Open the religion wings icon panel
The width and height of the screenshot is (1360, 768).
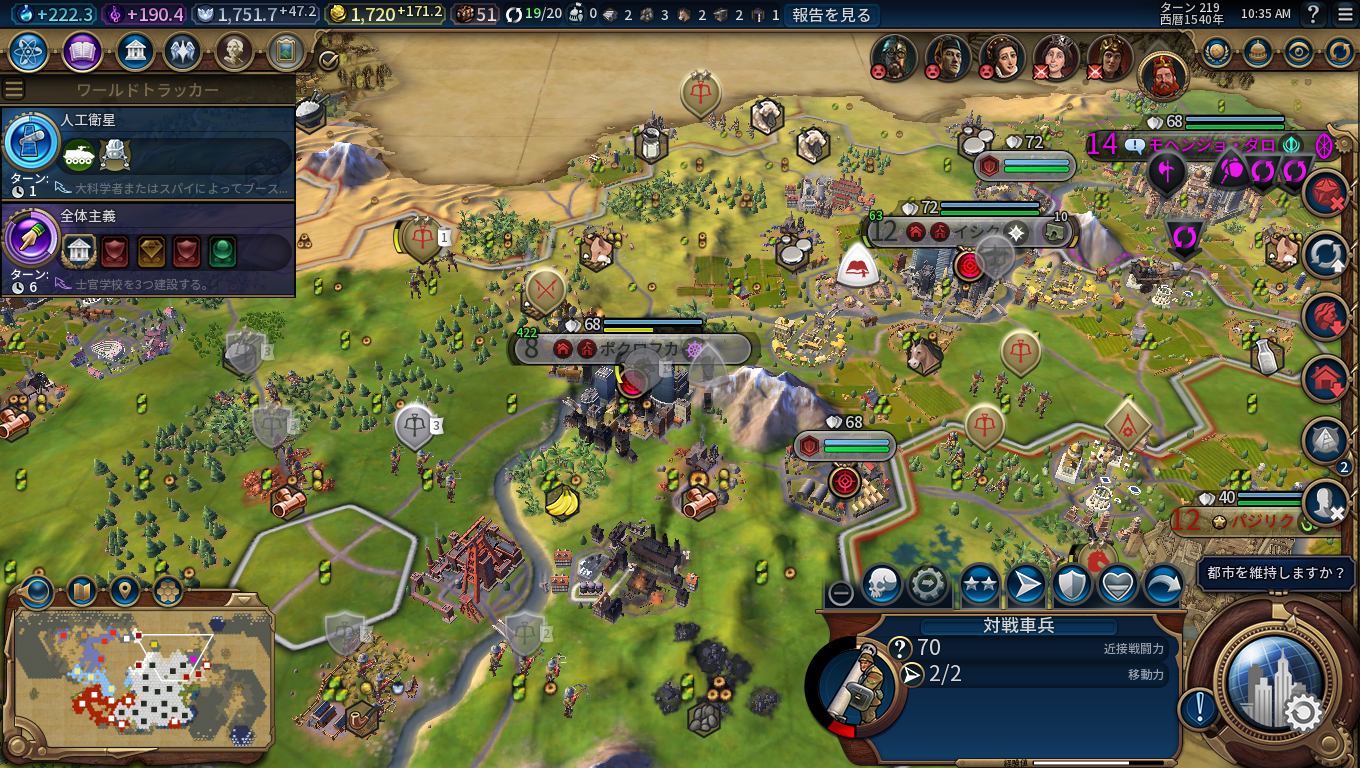182,51
